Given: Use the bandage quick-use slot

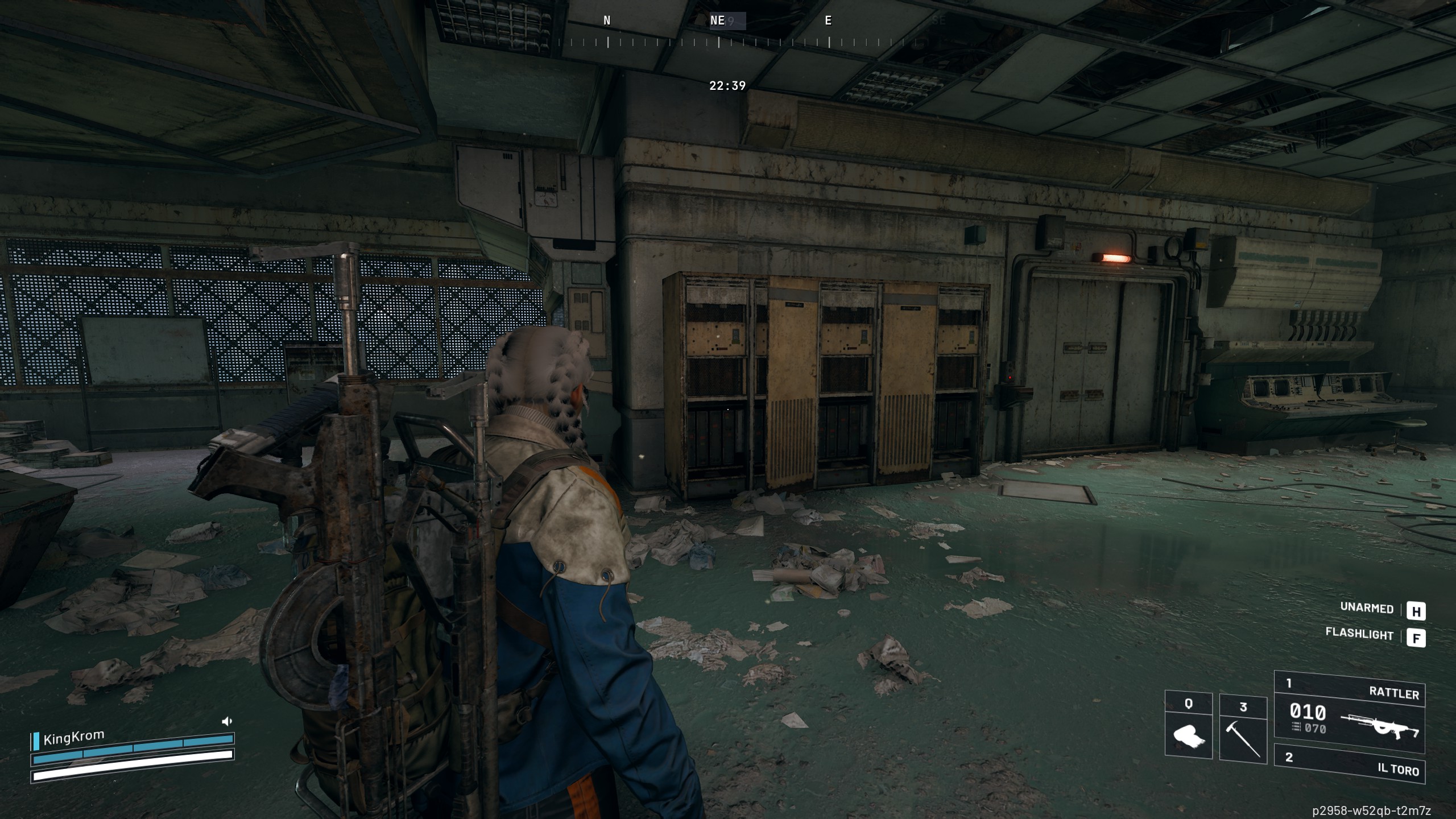Looking at the screenshot, I should (1188, 726).
